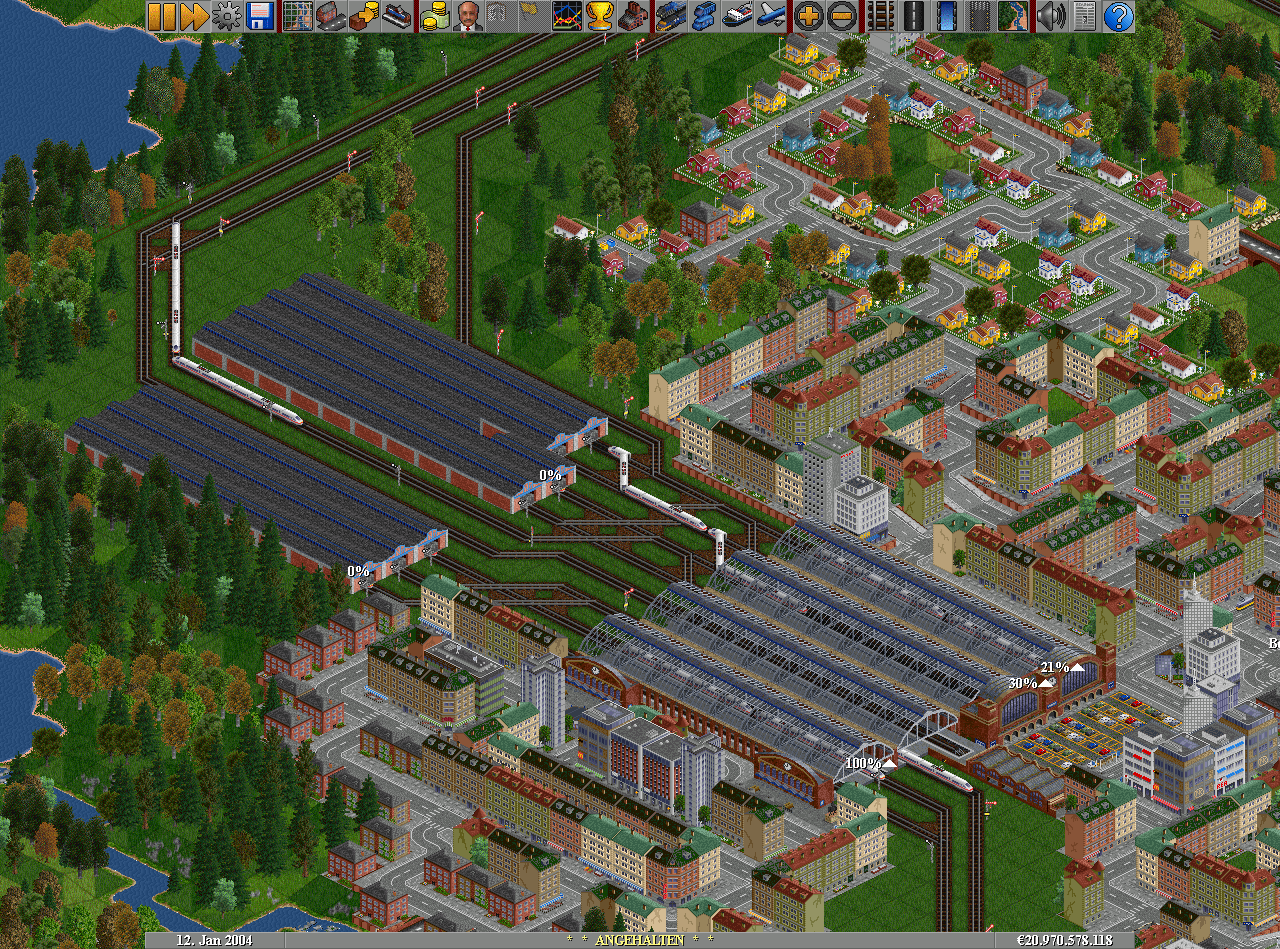Open the road vehicle list

click(x=703, y=15)
